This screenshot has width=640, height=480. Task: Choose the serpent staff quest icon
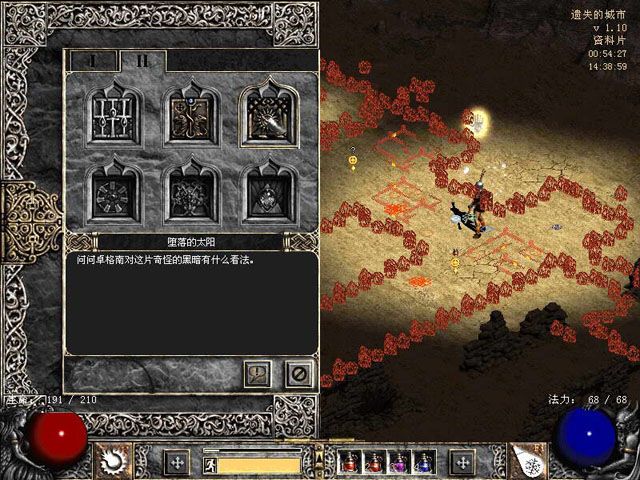[x=188, y=115]
